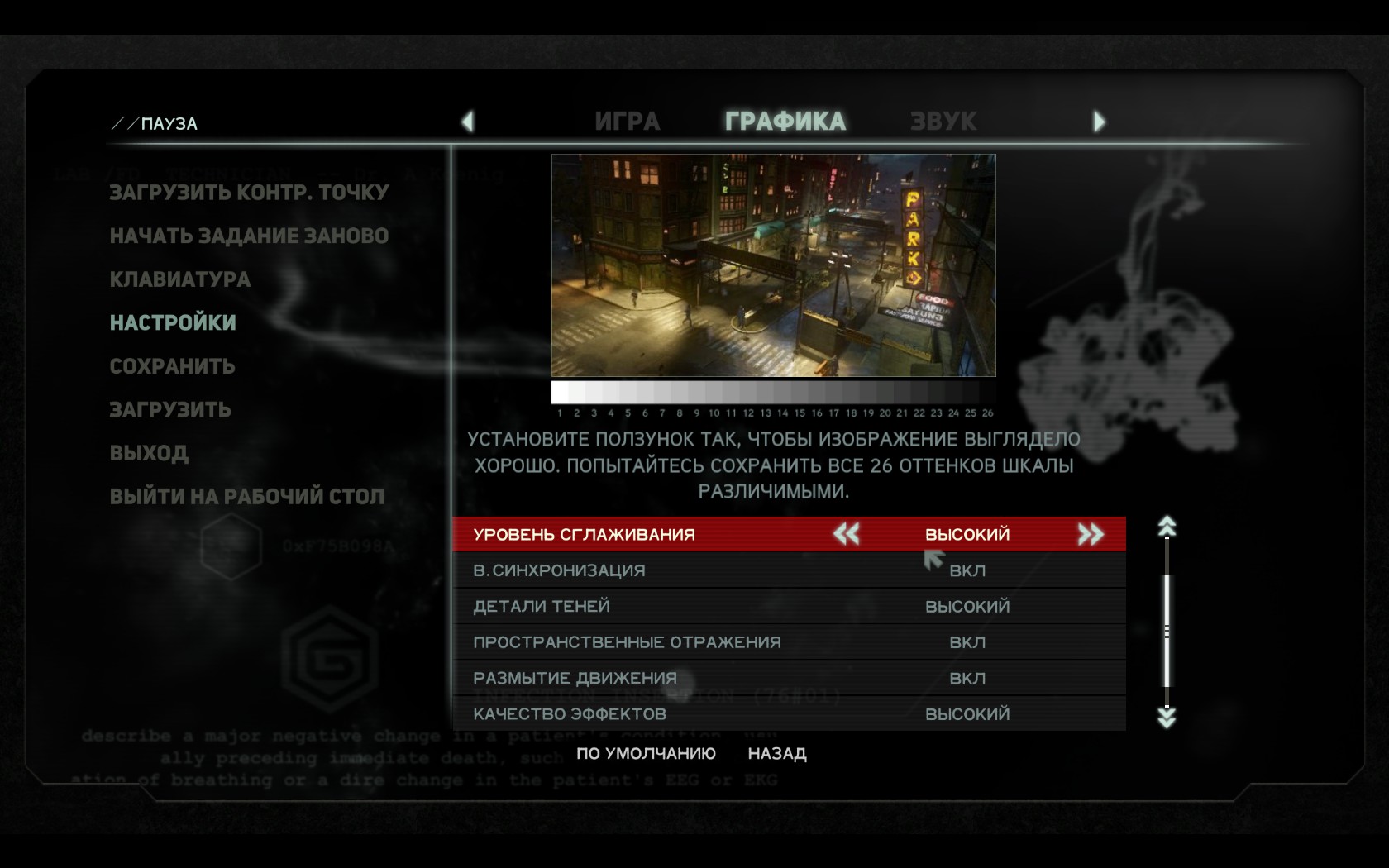This screenshot has width=1389, height=868.
Task: Switch to the ИГРА tab
Action: [x=627, y=122]
